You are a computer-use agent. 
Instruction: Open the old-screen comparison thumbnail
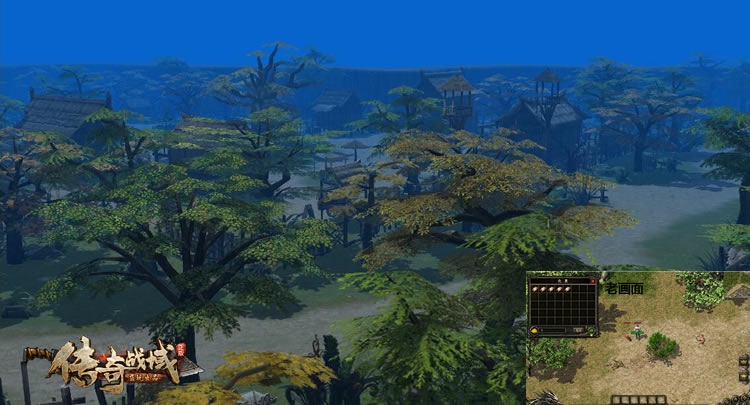click(x=638, y=337)
